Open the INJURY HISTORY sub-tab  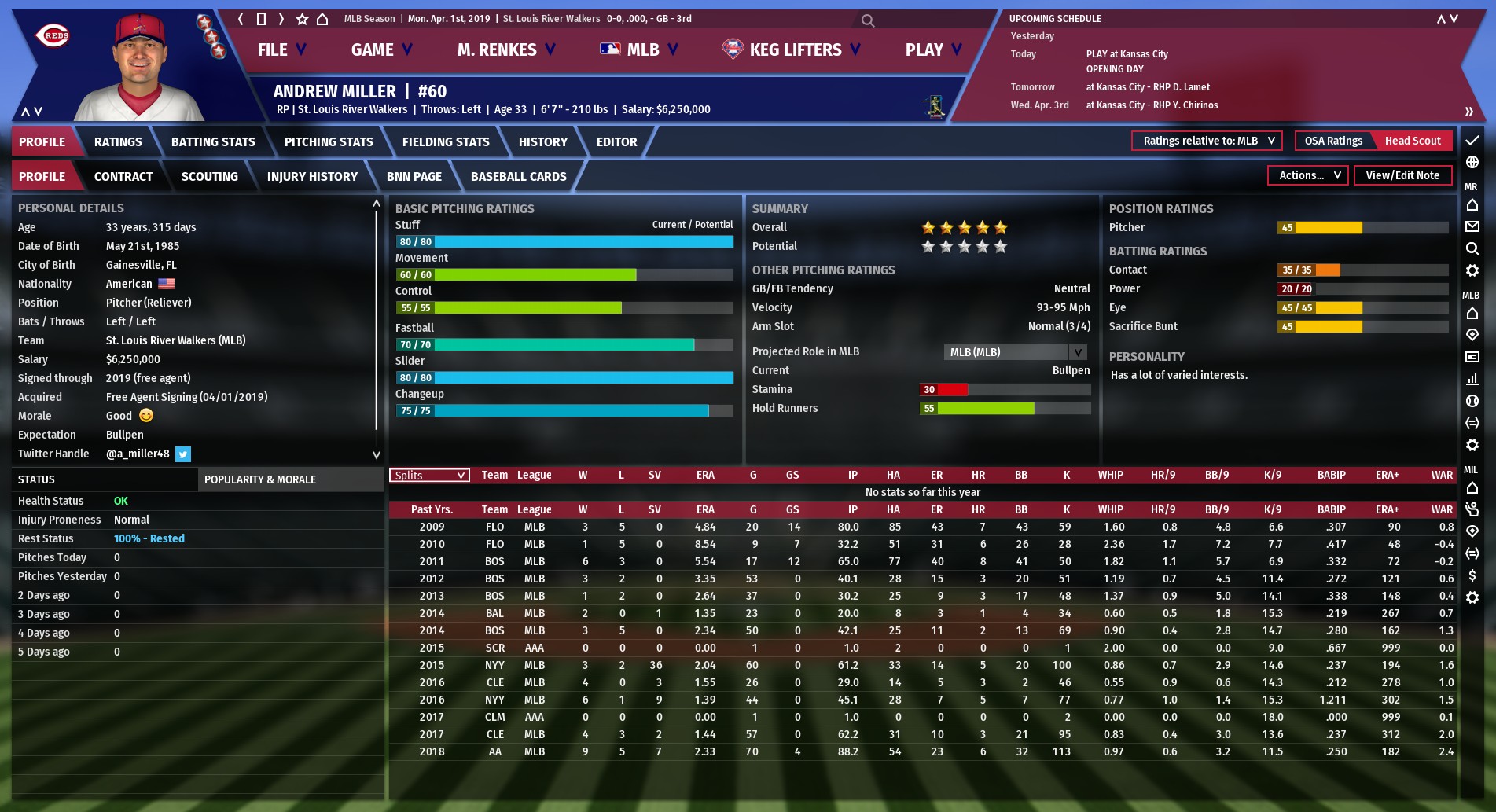[312, 177]
